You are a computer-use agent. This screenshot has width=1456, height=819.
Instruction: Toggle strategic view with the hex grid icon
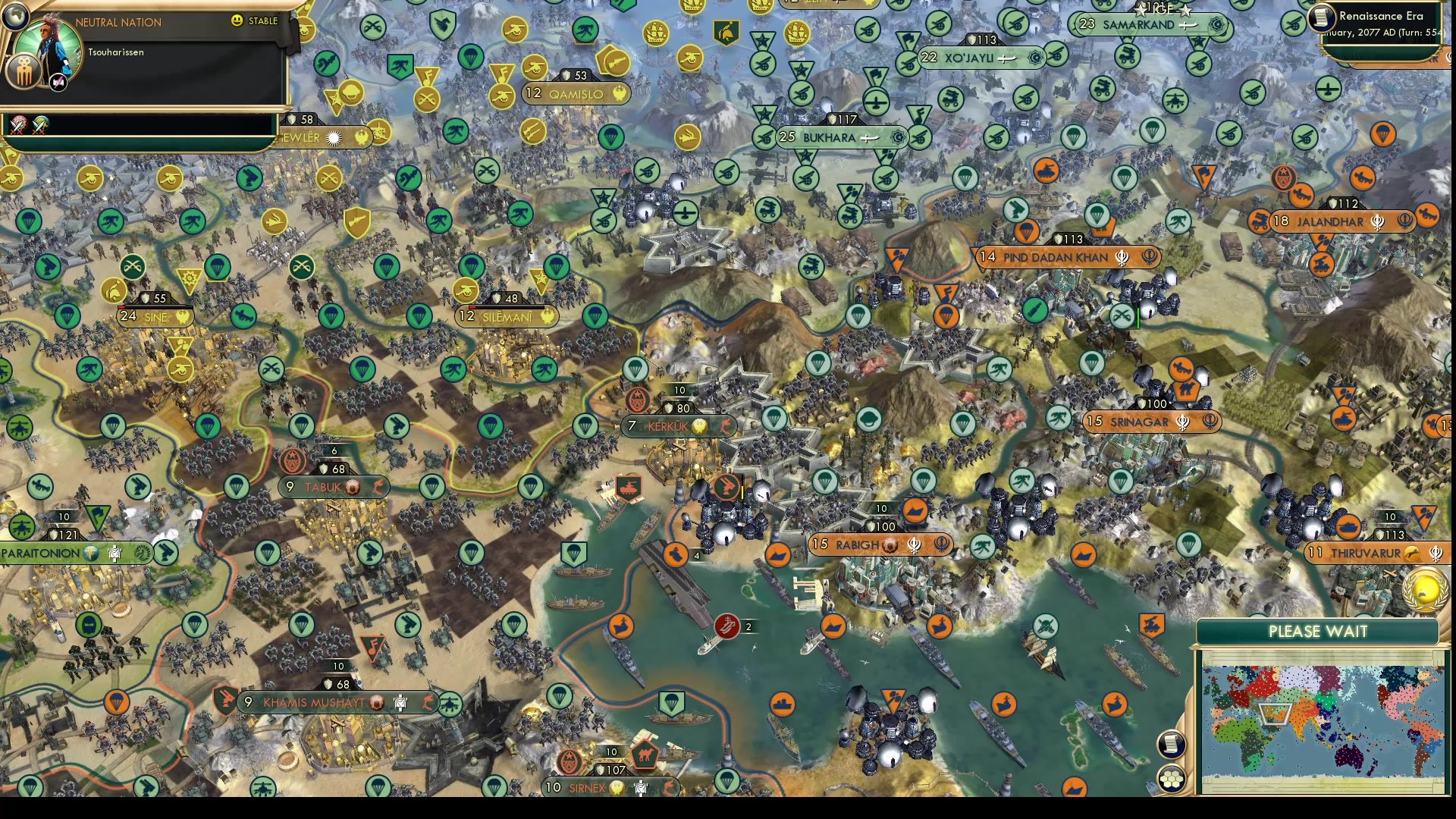1172,777
